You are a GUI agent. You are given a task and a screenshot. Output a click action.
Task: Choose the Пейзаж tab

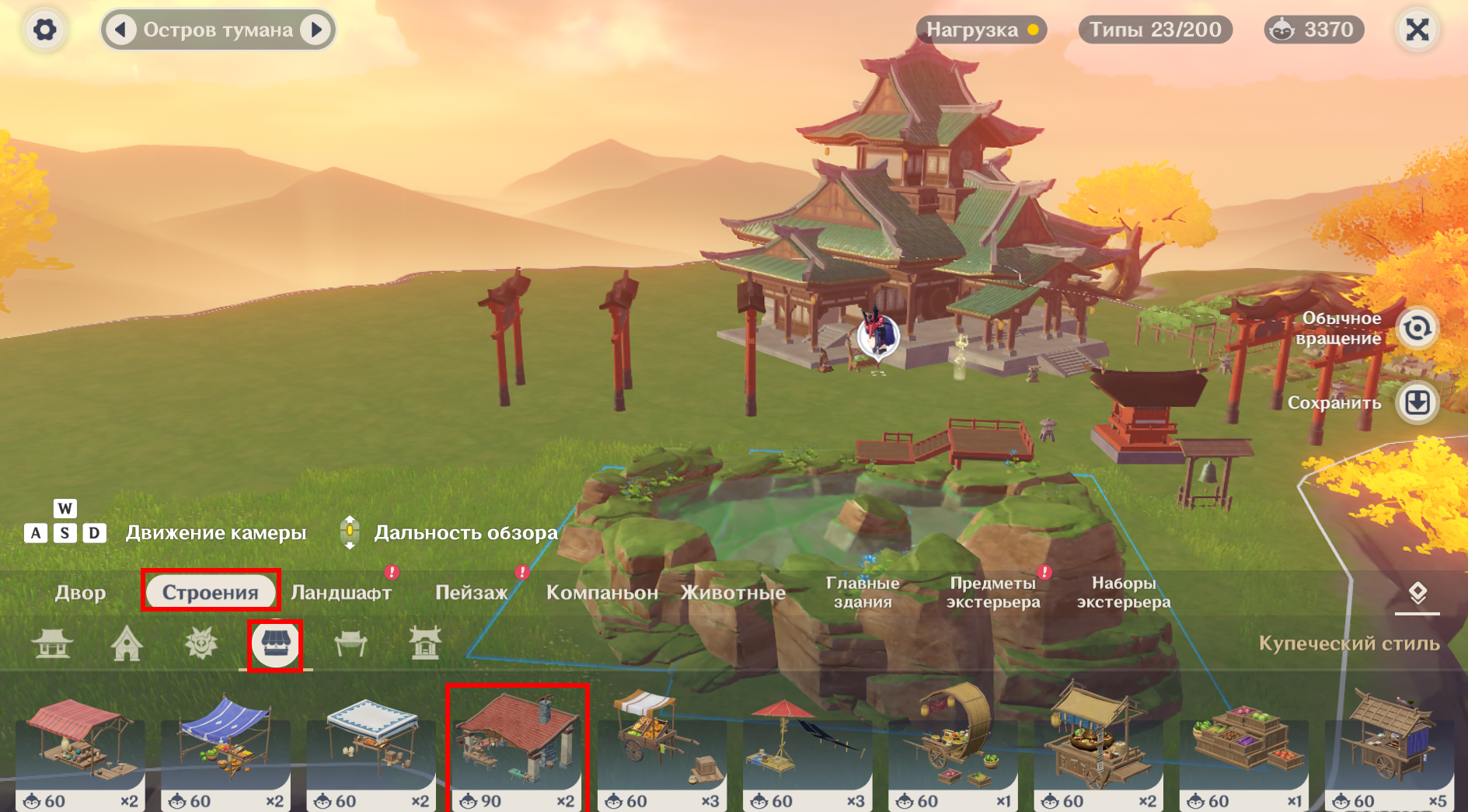click(x=471, y=592)
